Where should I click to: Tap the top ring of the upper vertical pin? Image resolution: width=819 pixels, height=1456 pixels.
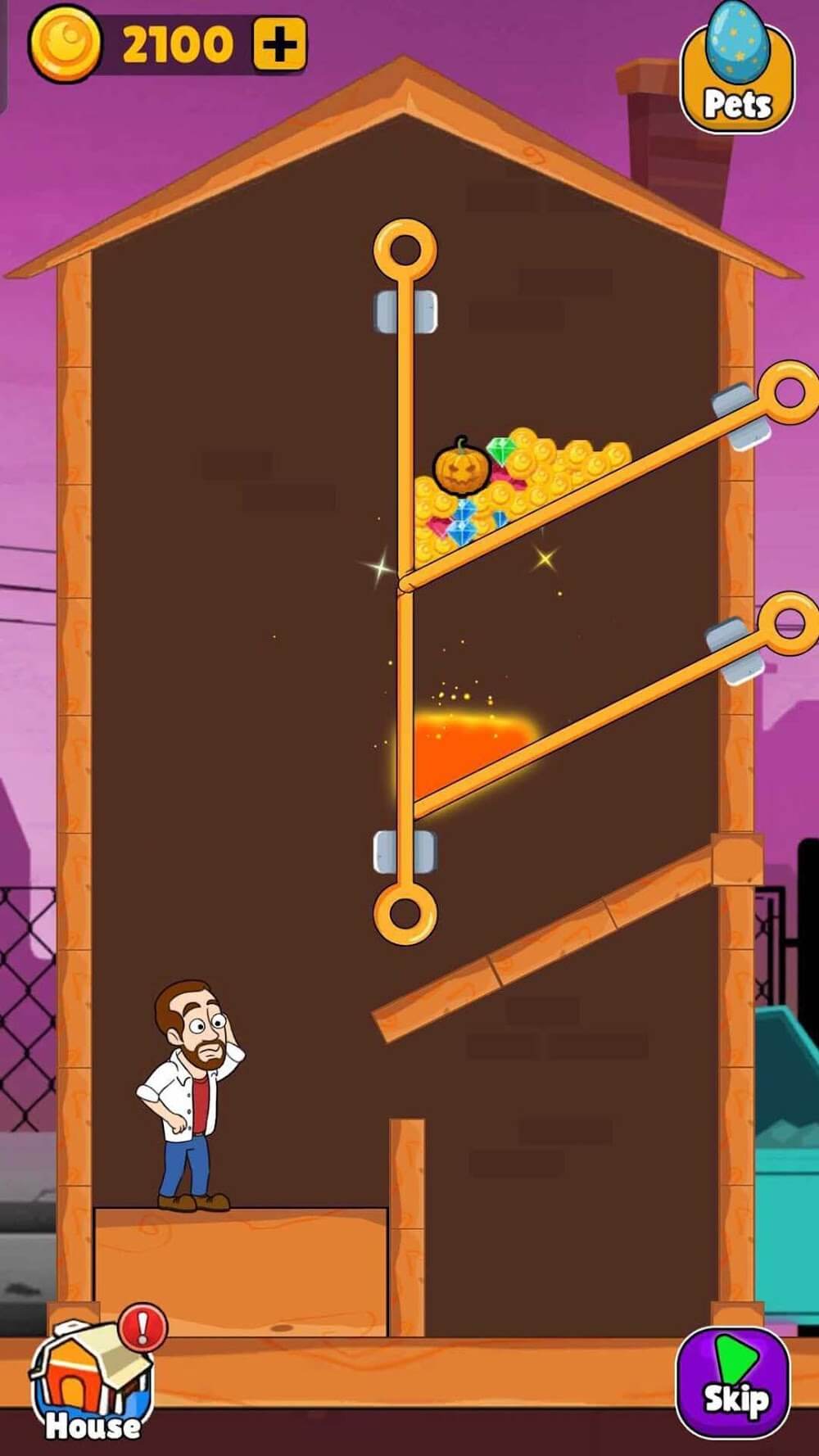405,250
